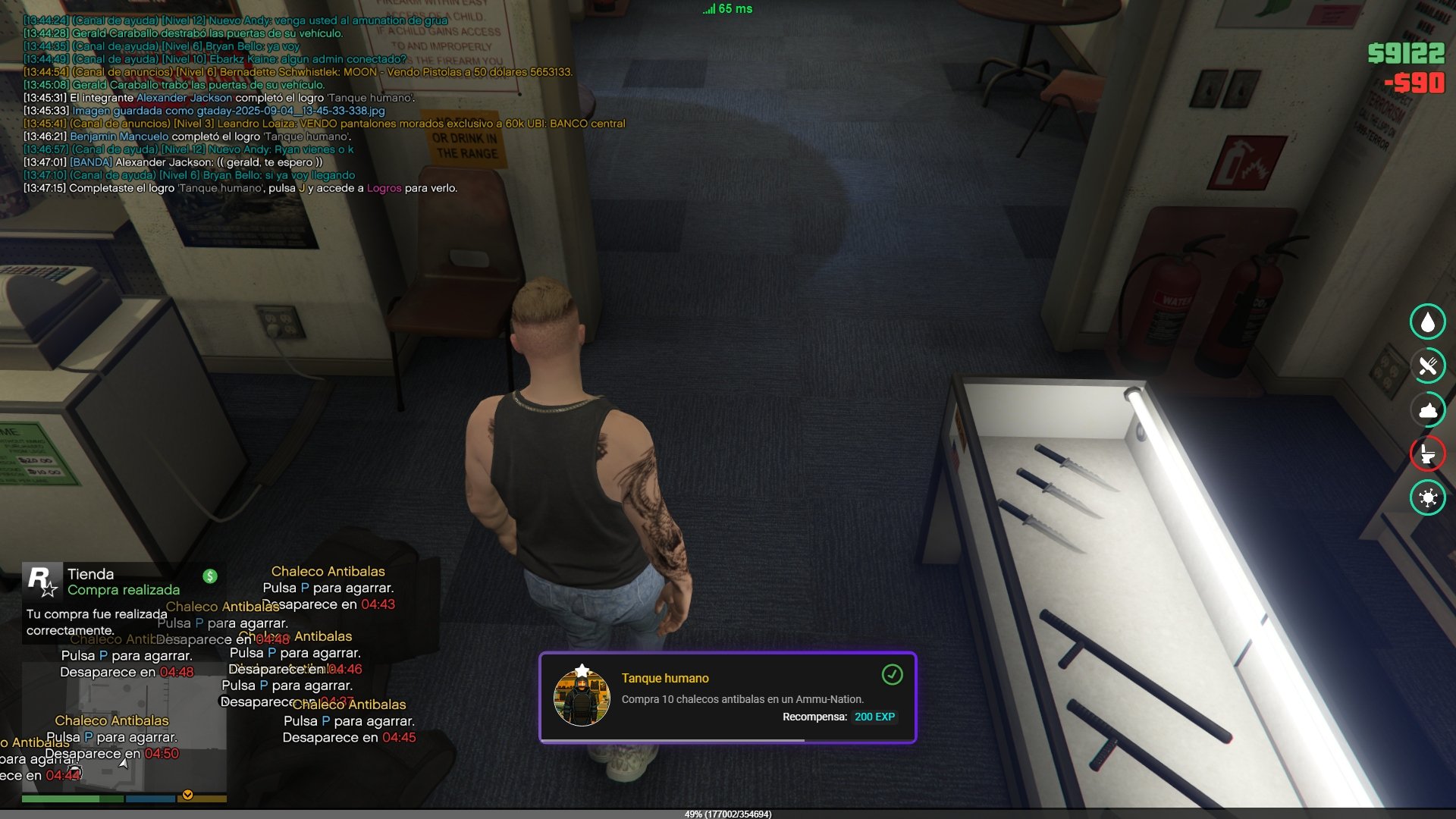Select the red-ringed toilet icon
This screenshot has height=819, width=1456.
pyautogui.click(x=1427, y=454)
